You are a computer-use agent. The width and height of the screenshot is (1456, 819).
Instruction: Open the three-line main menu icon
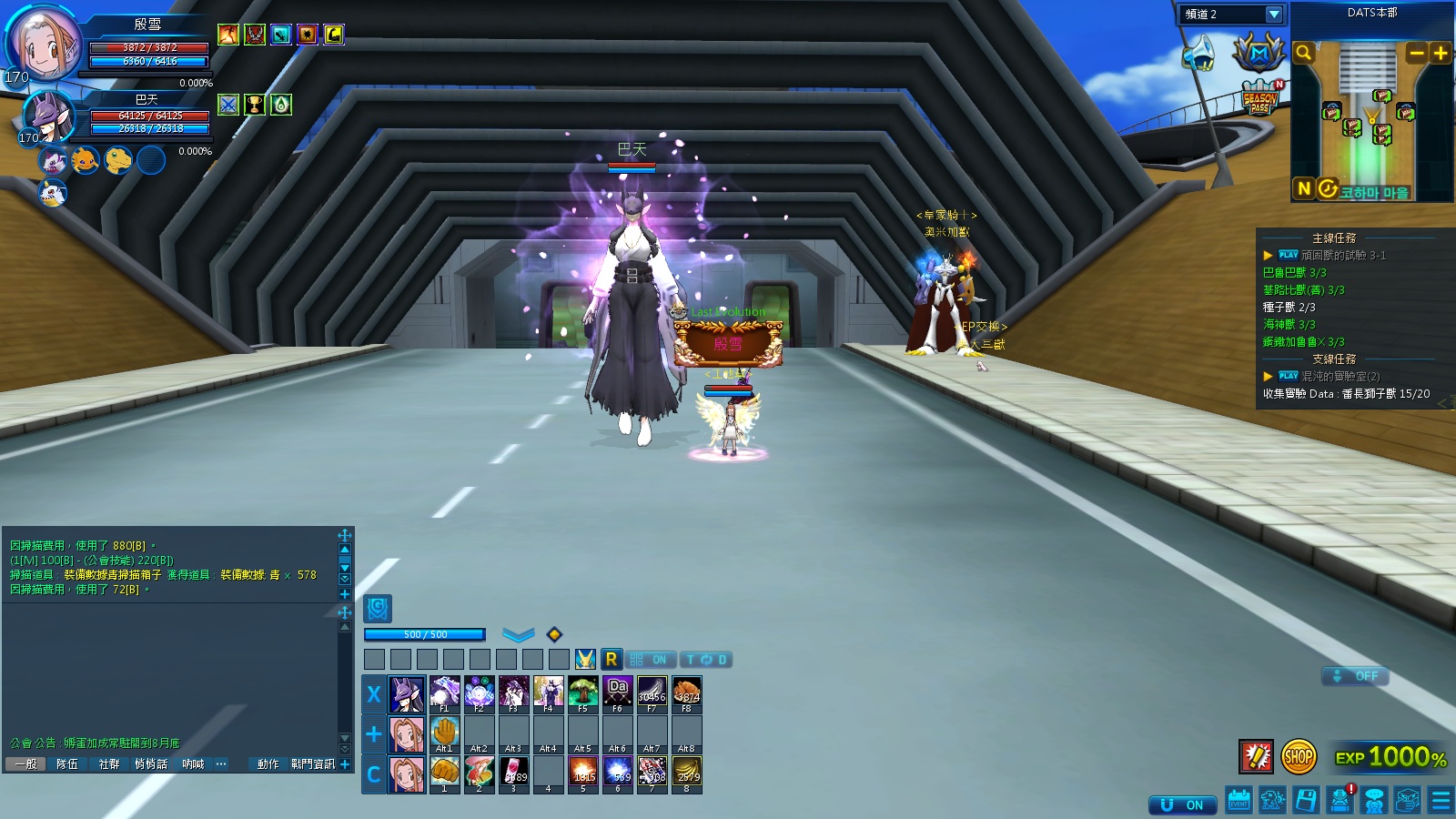click(x=1441, y=801)
